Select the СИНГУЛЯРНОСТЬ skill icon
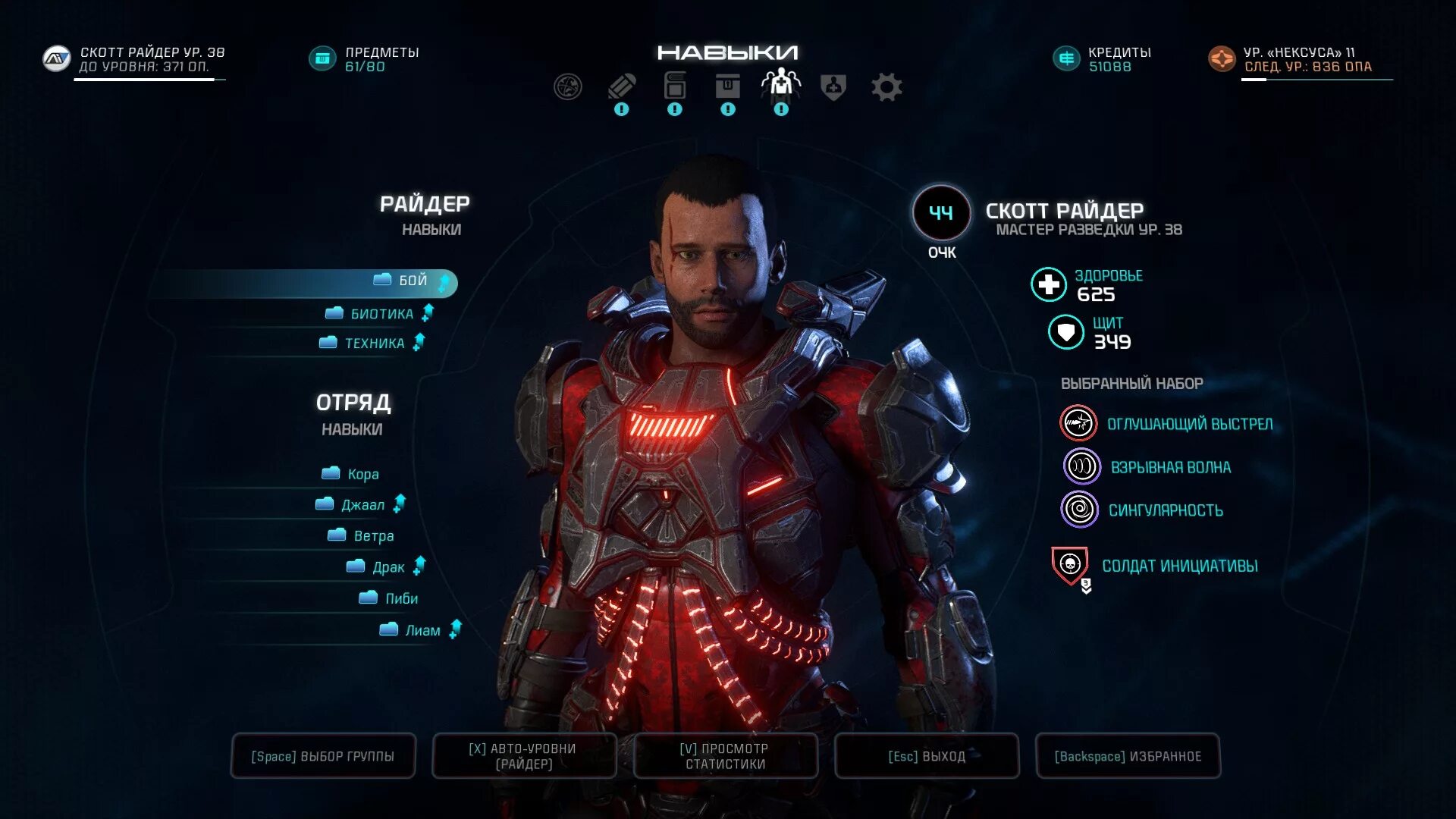1456x819 pixels. 1079,510
